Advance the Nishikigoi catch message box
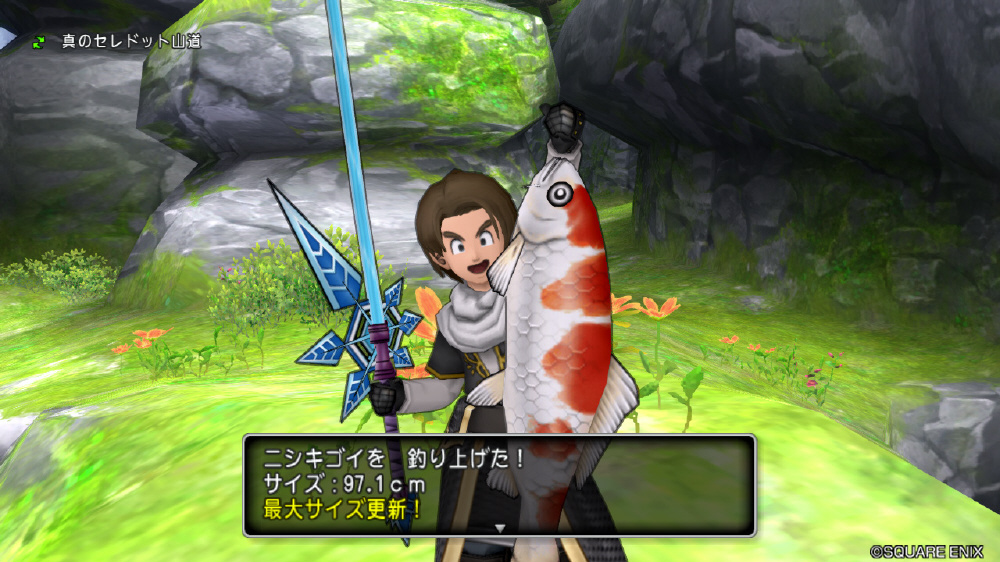 coord(499,484)
